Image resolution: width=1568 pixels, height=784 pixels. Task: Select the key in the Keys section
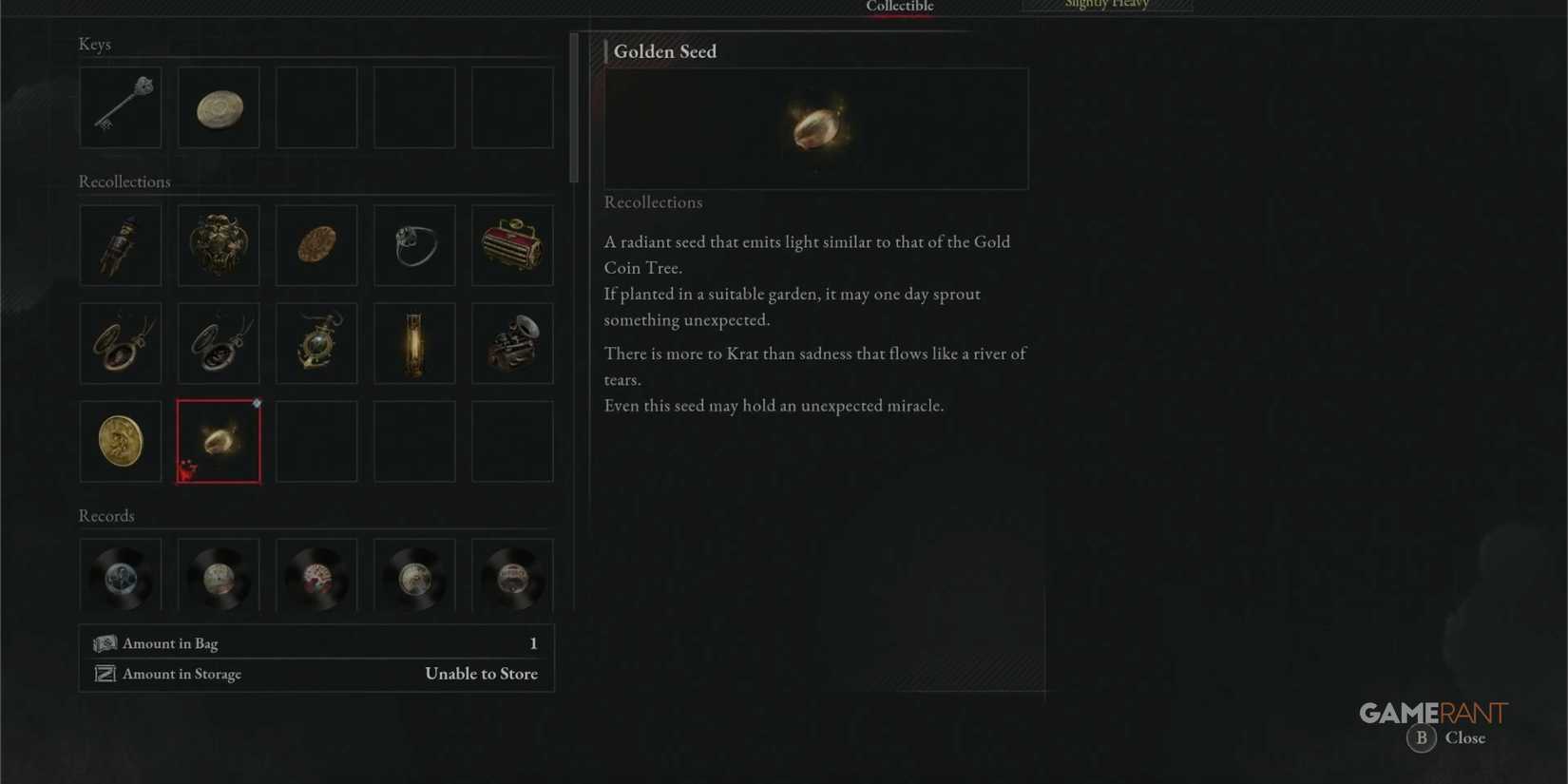click(x=120, y=107)
